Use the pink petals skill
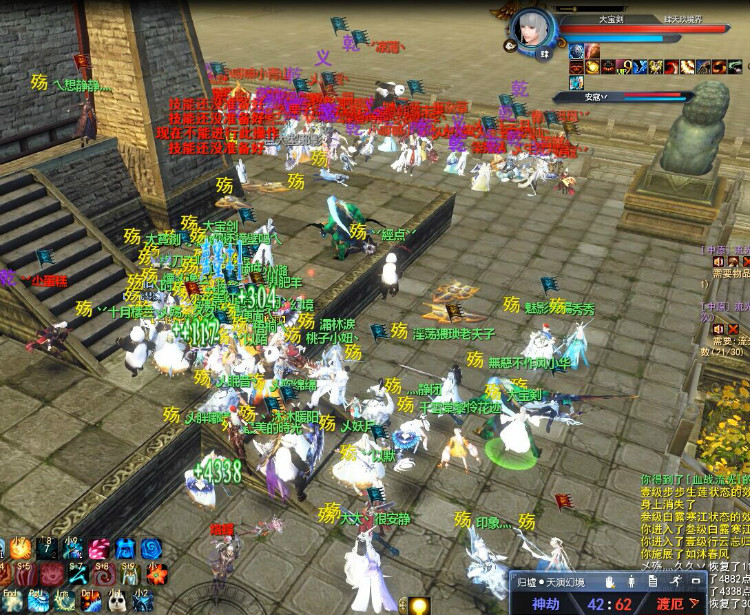The height and width of the screenshot is (615, 750). (99, 549)
